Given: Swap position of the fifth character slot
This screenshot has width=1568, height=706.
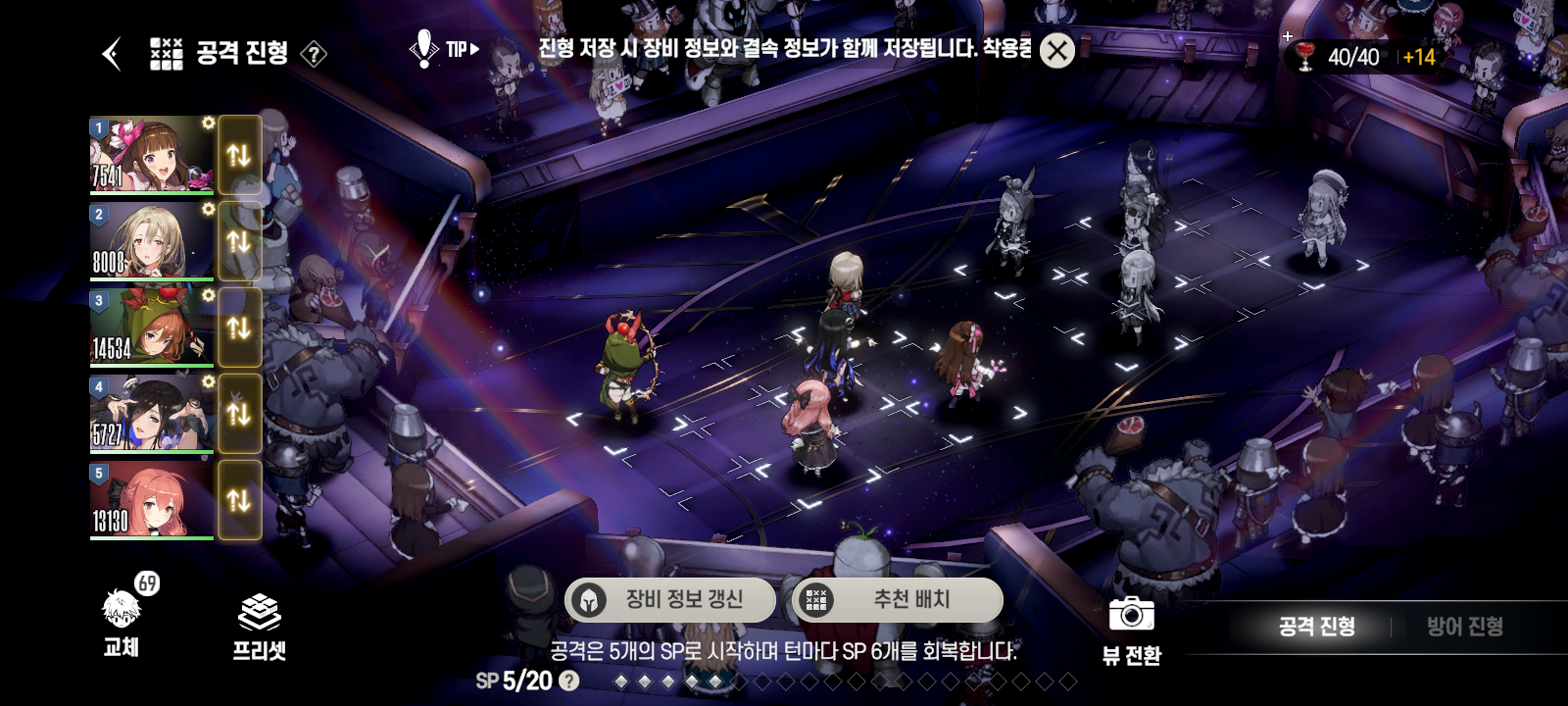Looking at the screenshot, I should pos(239,500).
